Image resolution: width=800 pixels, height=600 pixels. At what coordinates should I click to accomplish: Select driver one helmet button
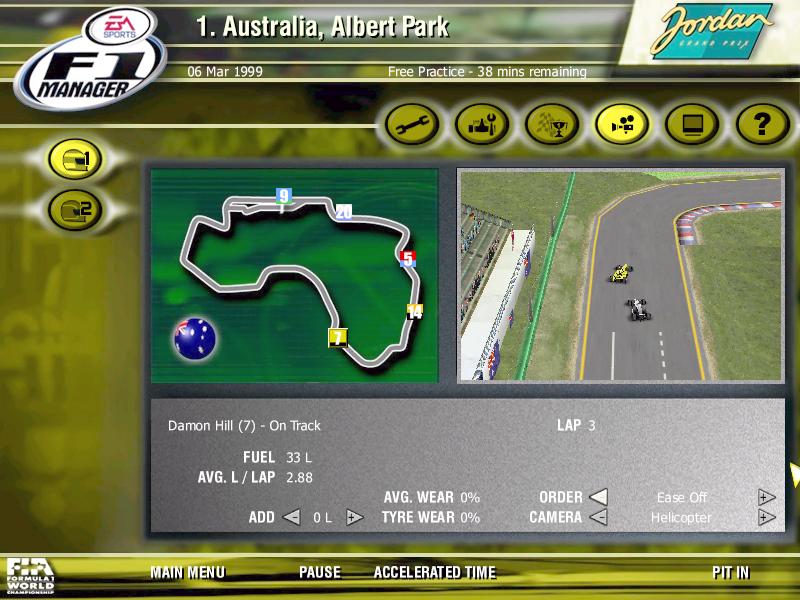[76, 159]
